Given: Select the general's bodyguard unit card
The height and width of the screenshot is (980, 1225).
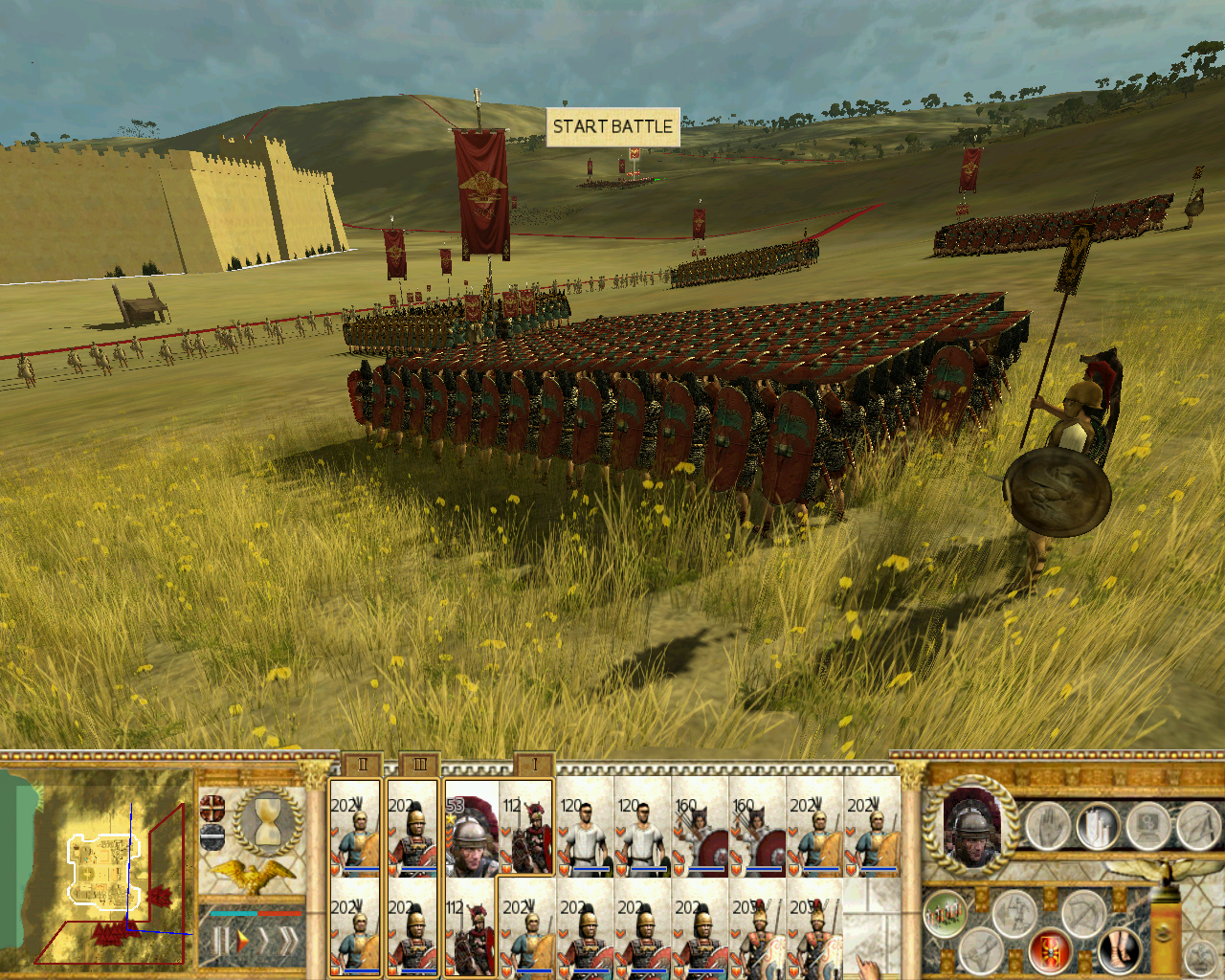Looking at the screenshot, I should [470, 831].
